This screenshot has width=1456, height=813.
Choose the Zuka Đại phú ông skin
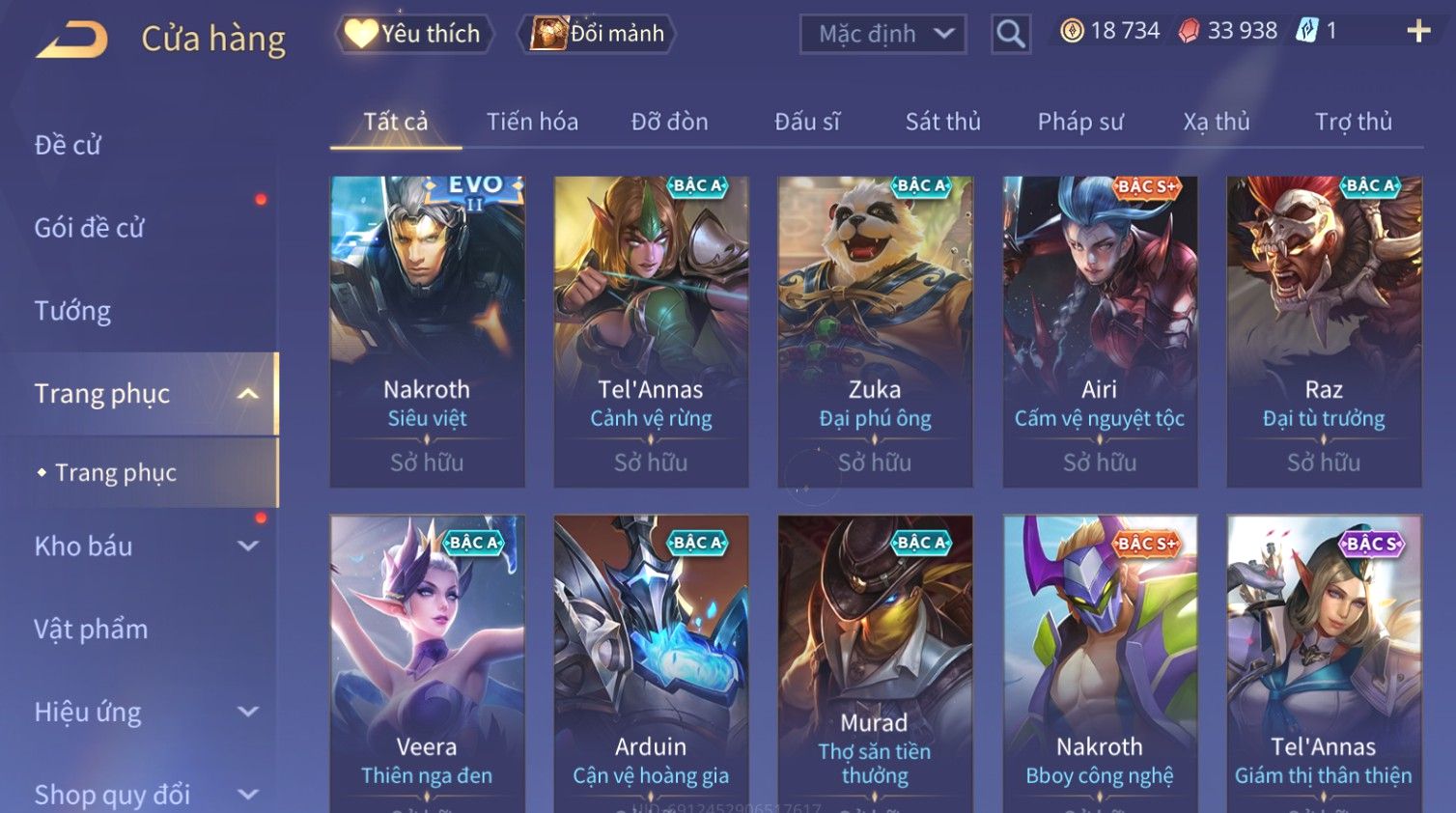pos(875,330)
